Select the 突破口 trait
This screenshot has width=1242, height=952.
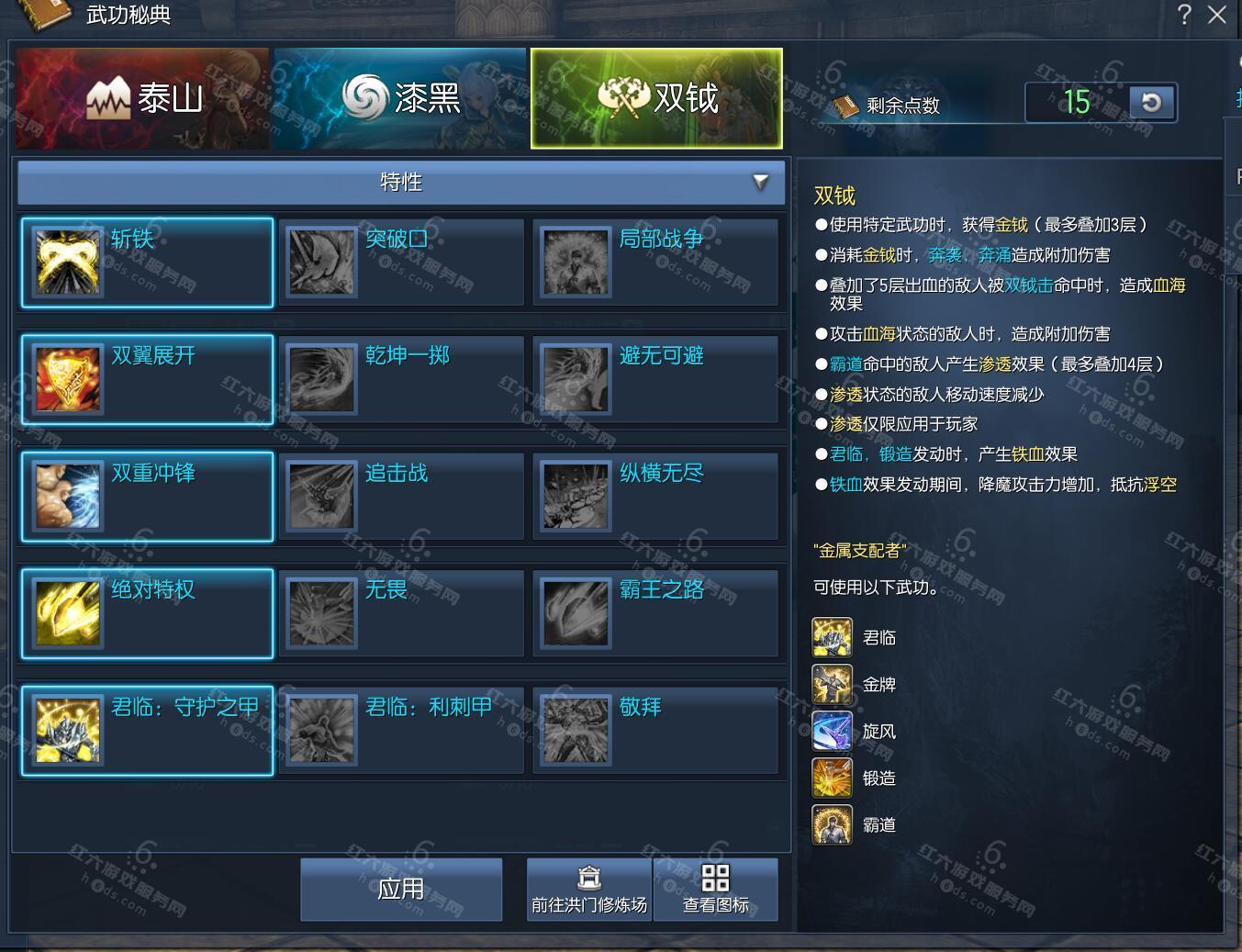click(x=401, y=263)
